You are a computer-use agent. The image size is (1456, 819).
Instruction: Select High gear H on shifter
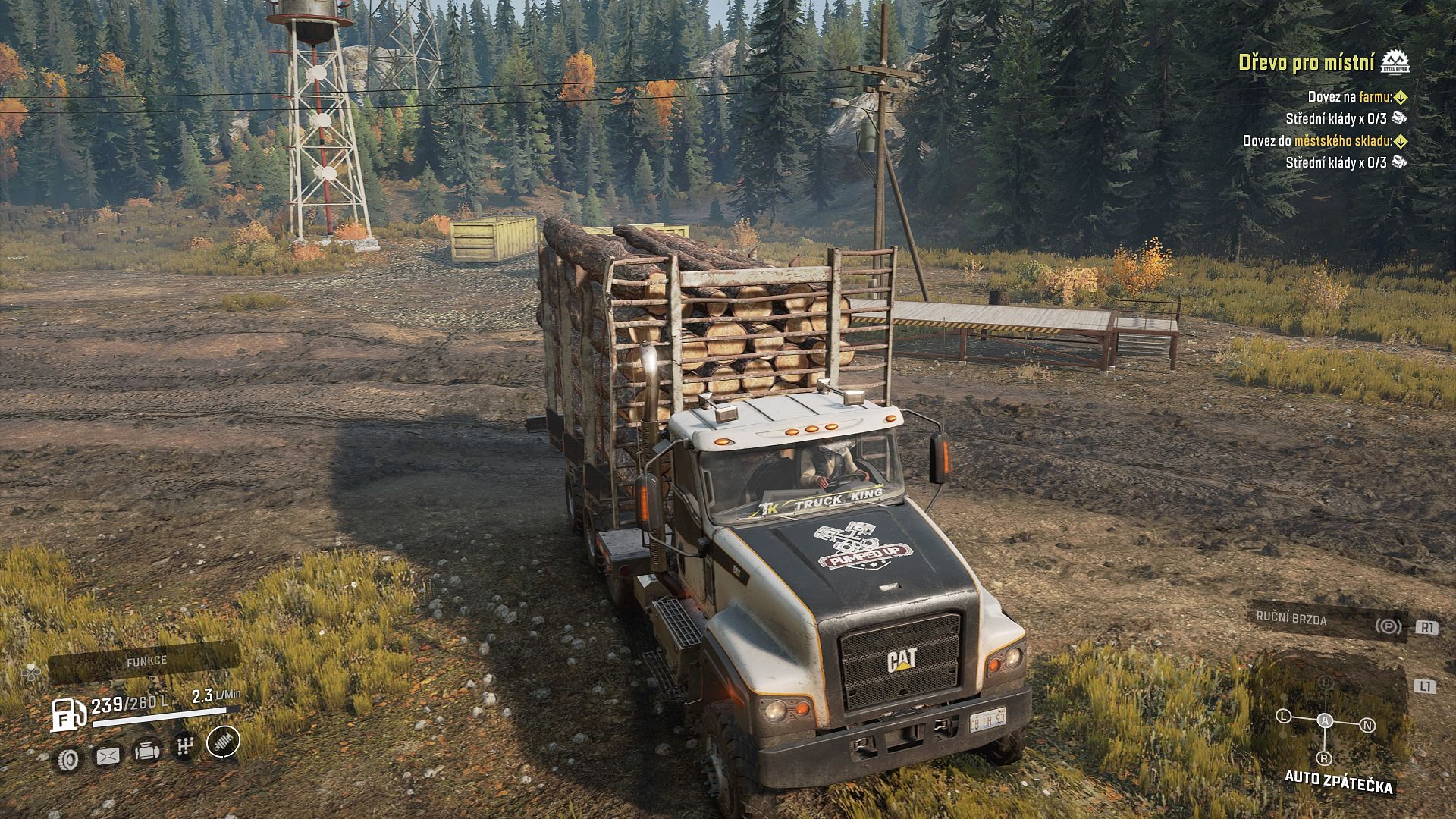[x=1325, y=682]
